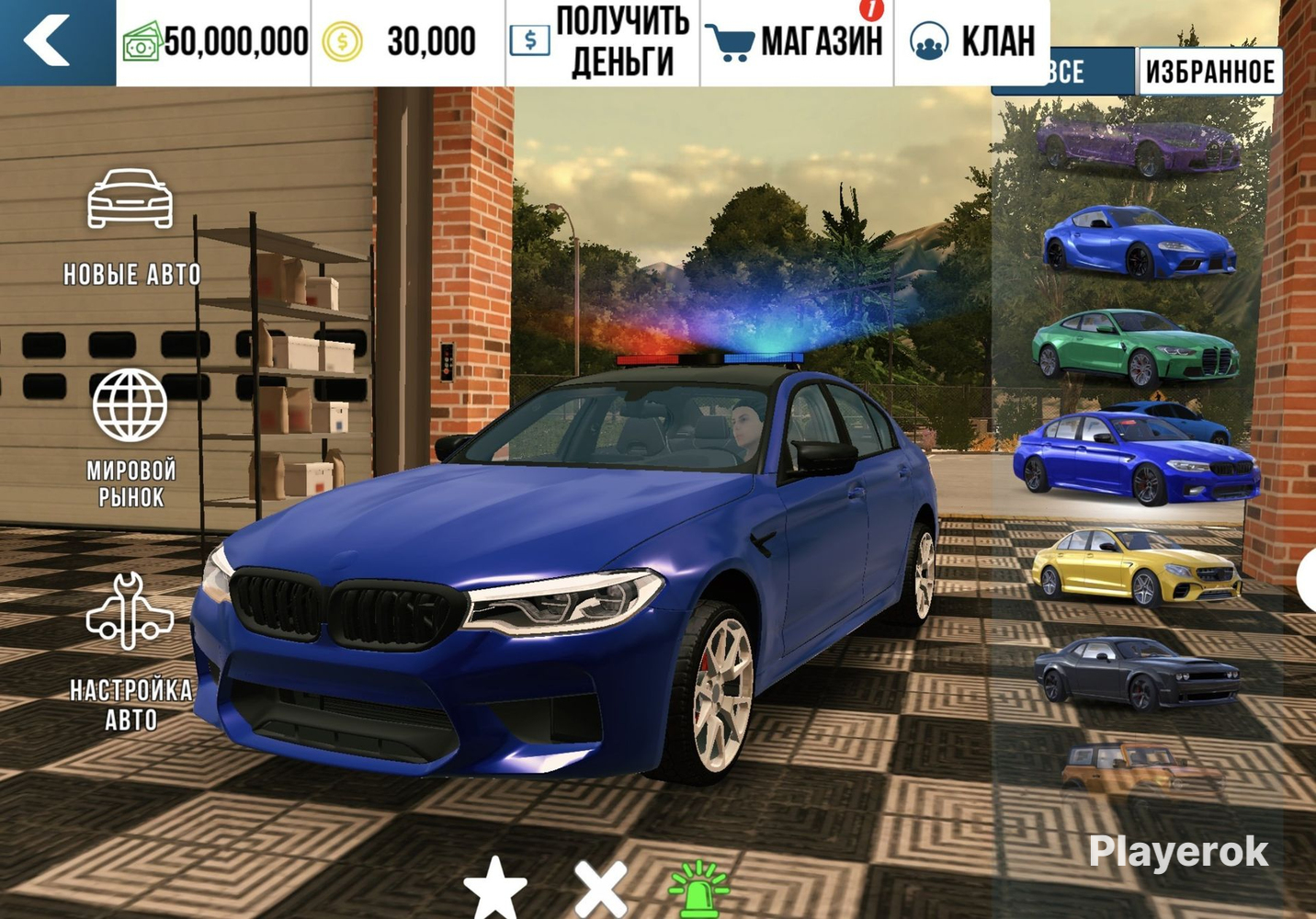The height and width of the screenshot is (919, 1316).
Task: Select the blue sports coupe thumbnail
Action: click(x=1138, y=241)
